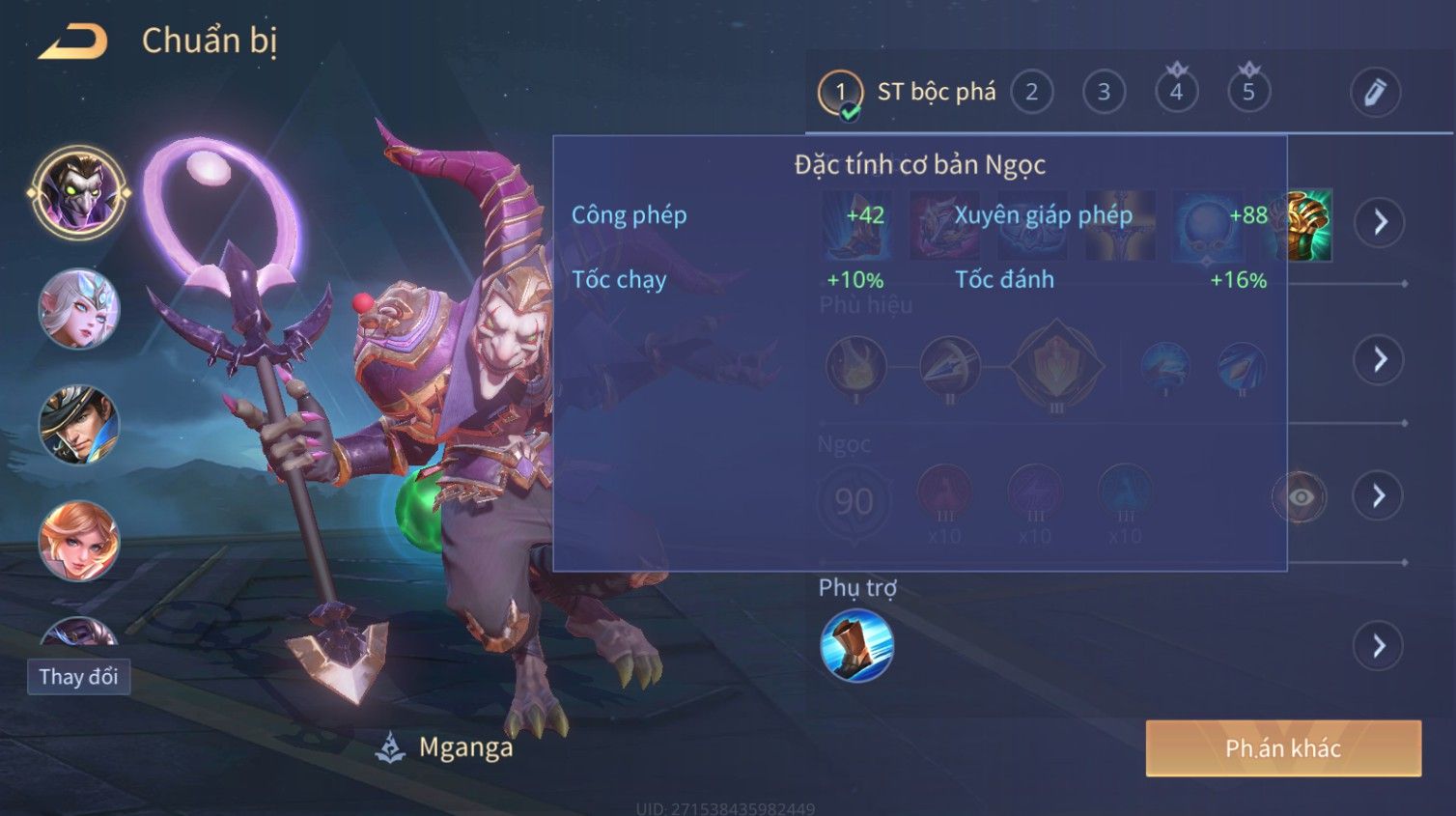Choose the silver-haired hero portrait
The width and height of the screenshot is (1456, 816).
pos(78,309)
